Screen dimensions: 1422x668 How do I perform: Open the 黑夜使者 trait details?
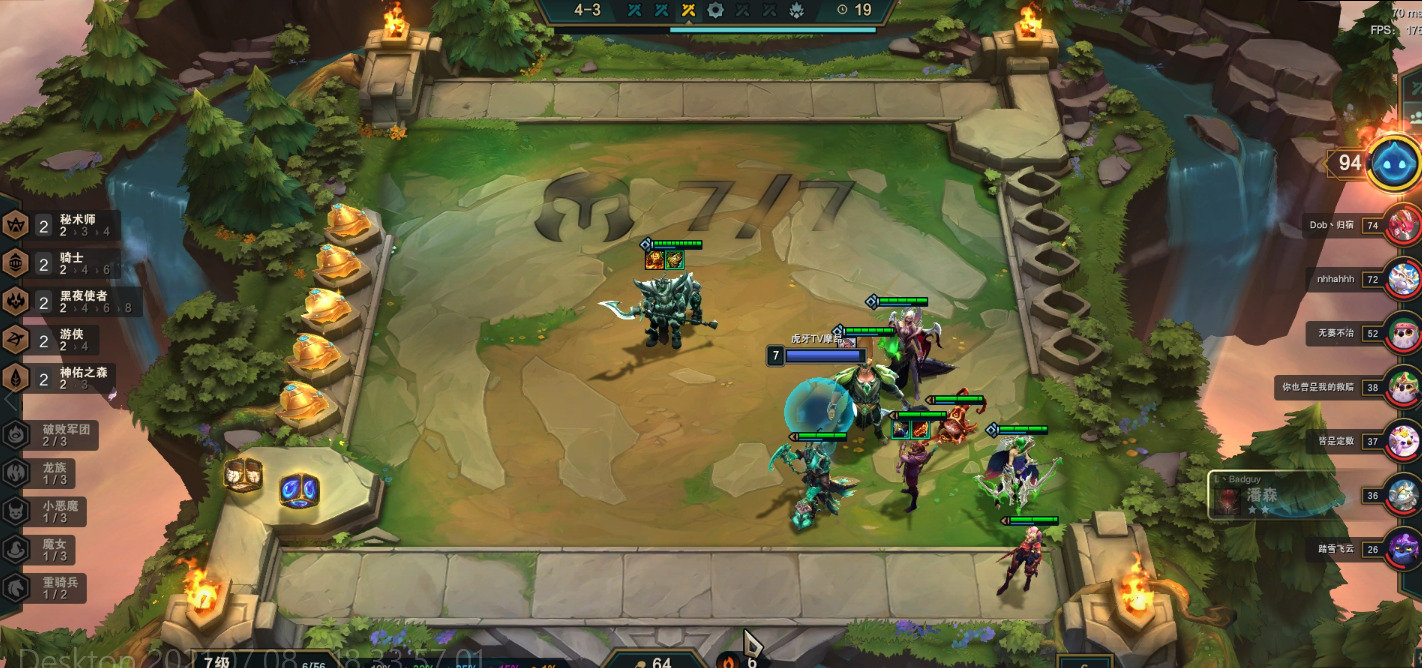tap(70, 302)
